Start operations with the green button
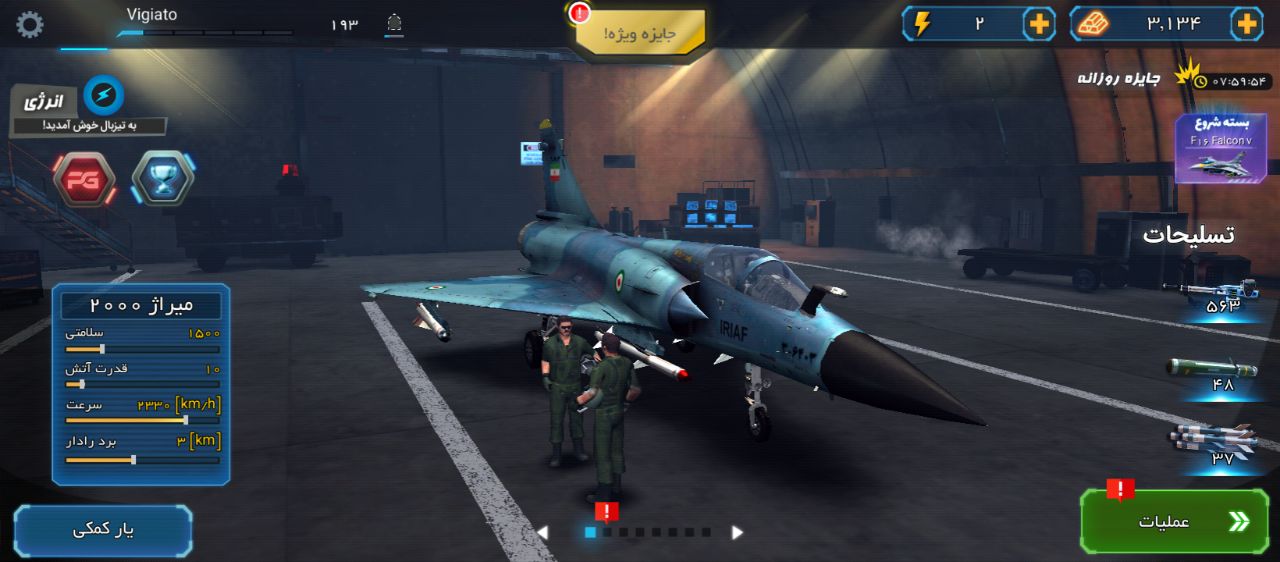The image size is (1280, 562). pos(1174,521)
